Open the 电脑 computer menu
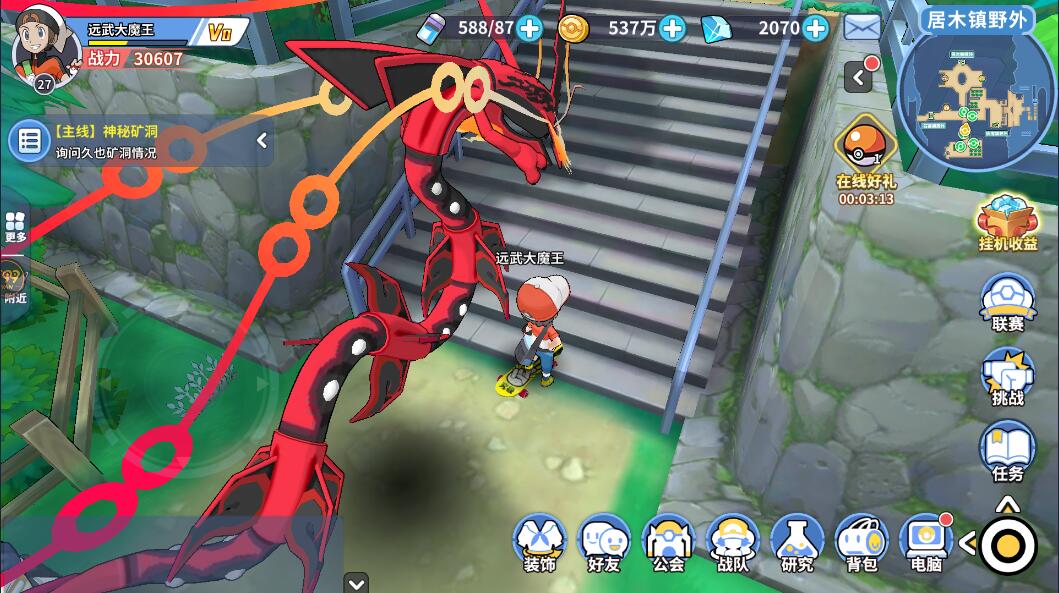Screen dimensions: 1059x593 tap(926, 543)
